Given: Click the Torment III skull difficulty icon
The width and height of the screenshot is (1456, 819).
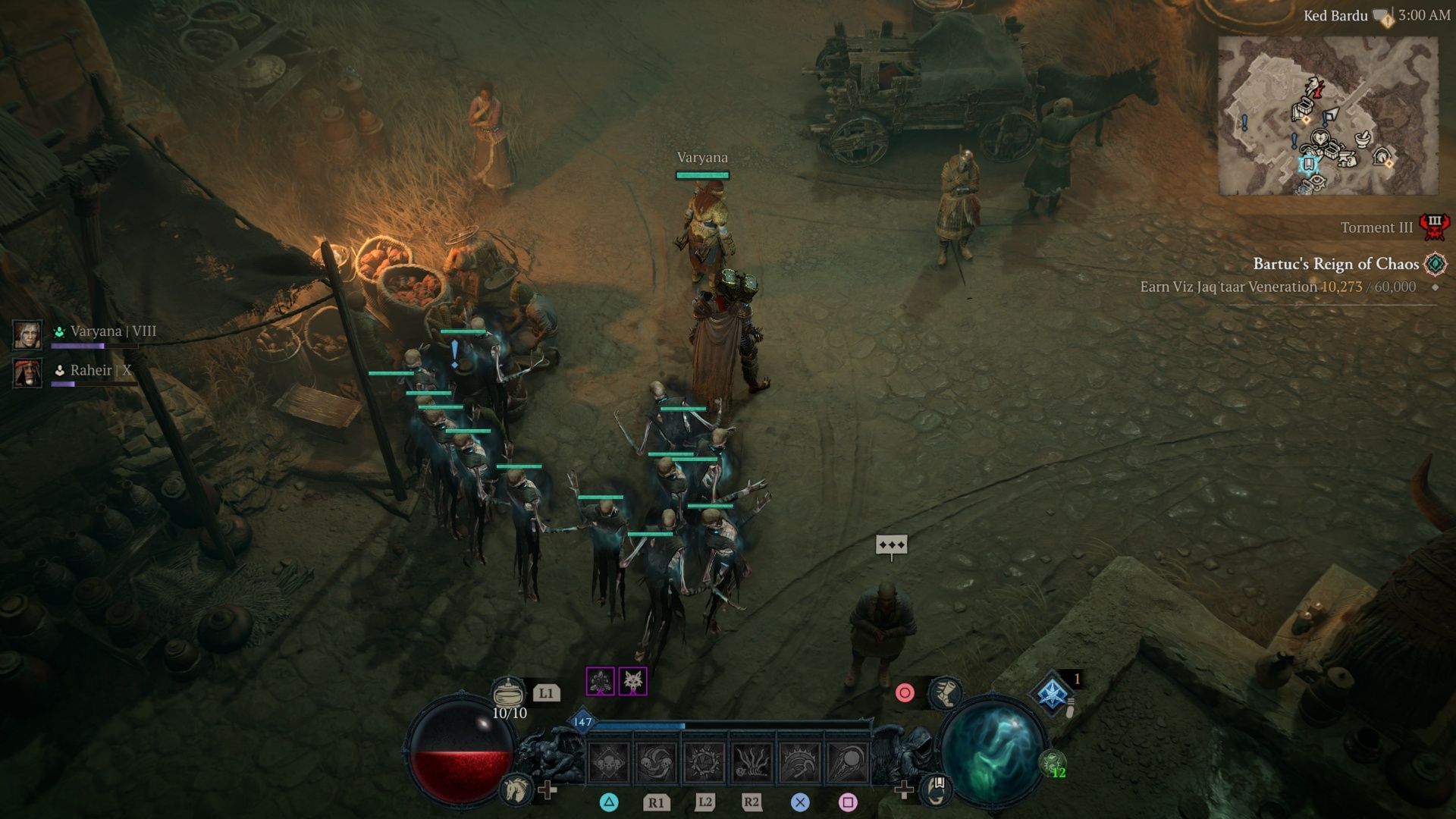Looking at the screenshot, I should coord(1435,227).
